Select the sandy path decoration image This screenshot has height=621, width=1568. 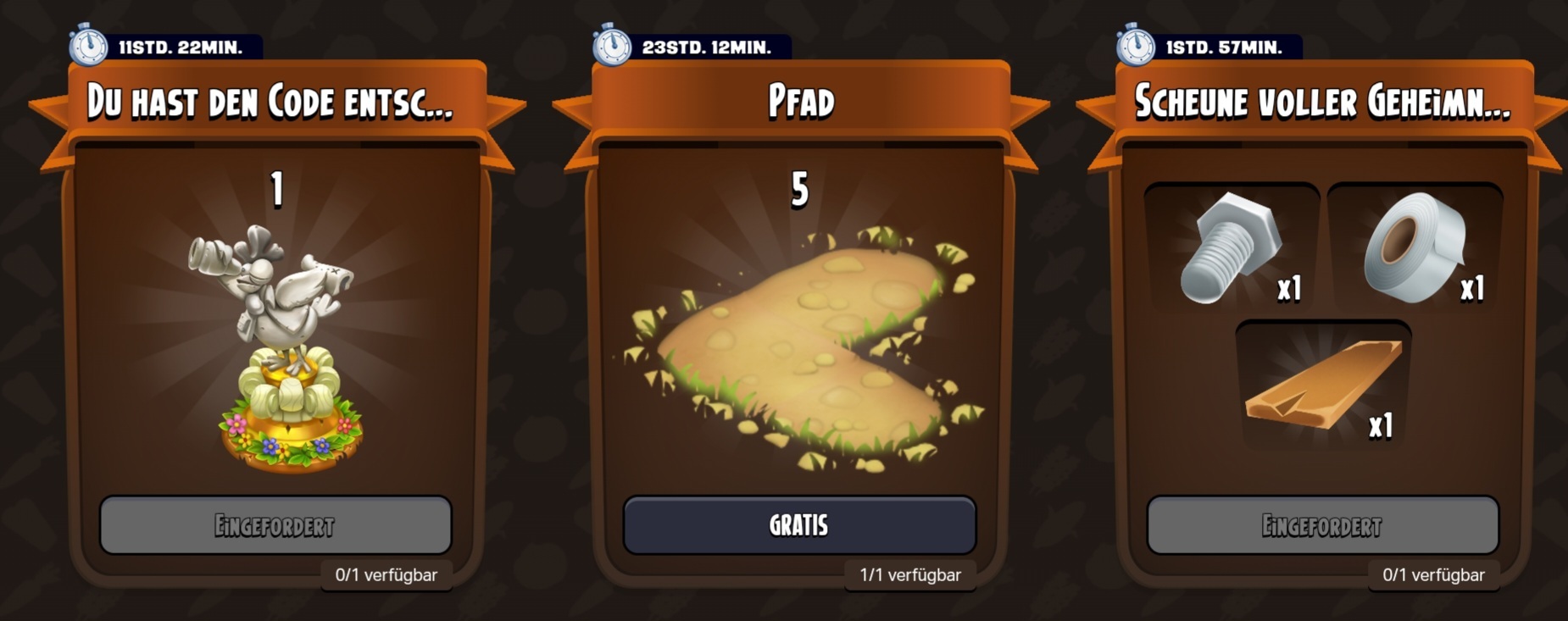(x=801, y=347)
